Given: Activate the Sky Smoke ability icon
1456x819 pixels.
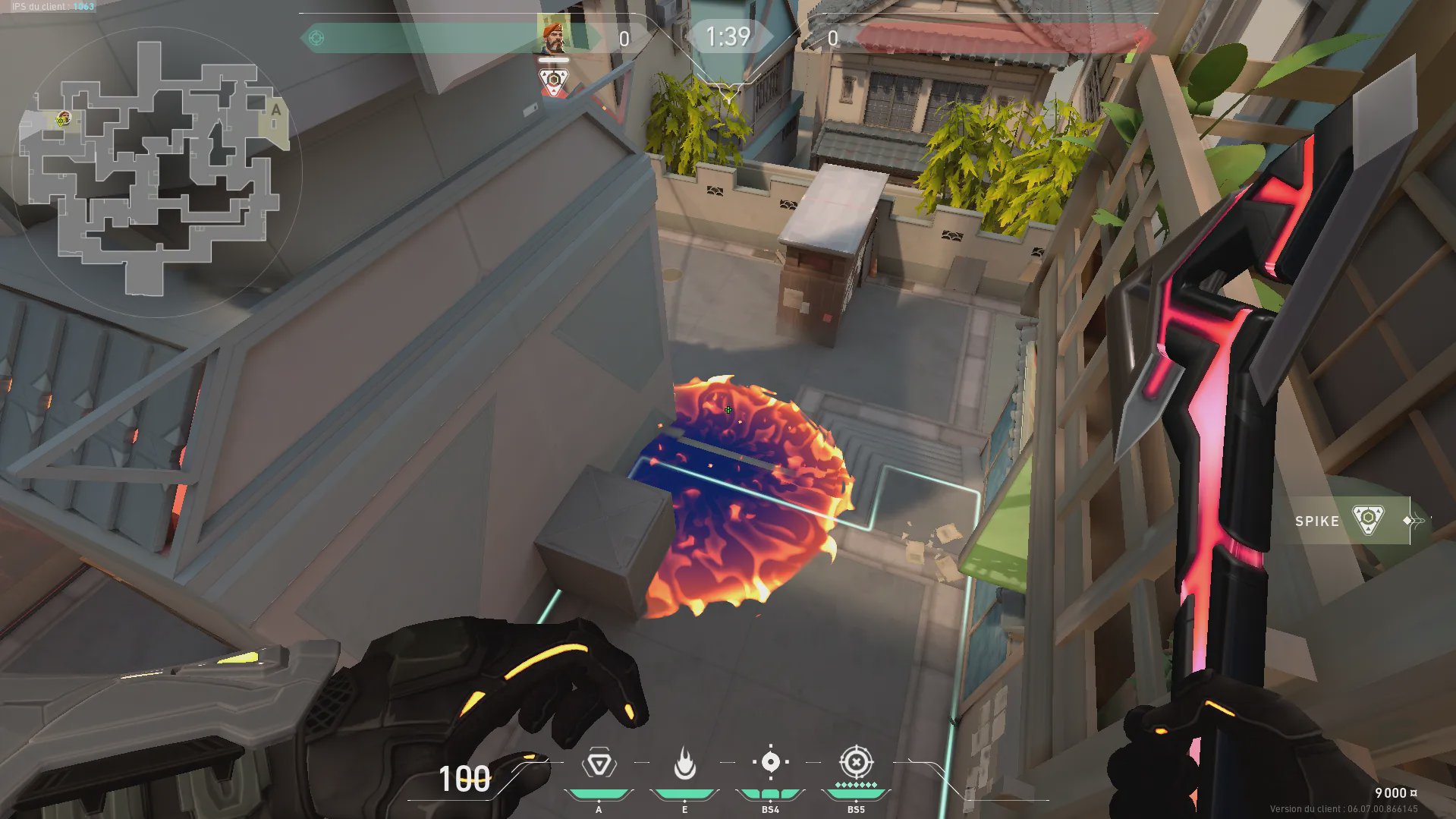Looking at the screenshot, I should coord(770,762).
